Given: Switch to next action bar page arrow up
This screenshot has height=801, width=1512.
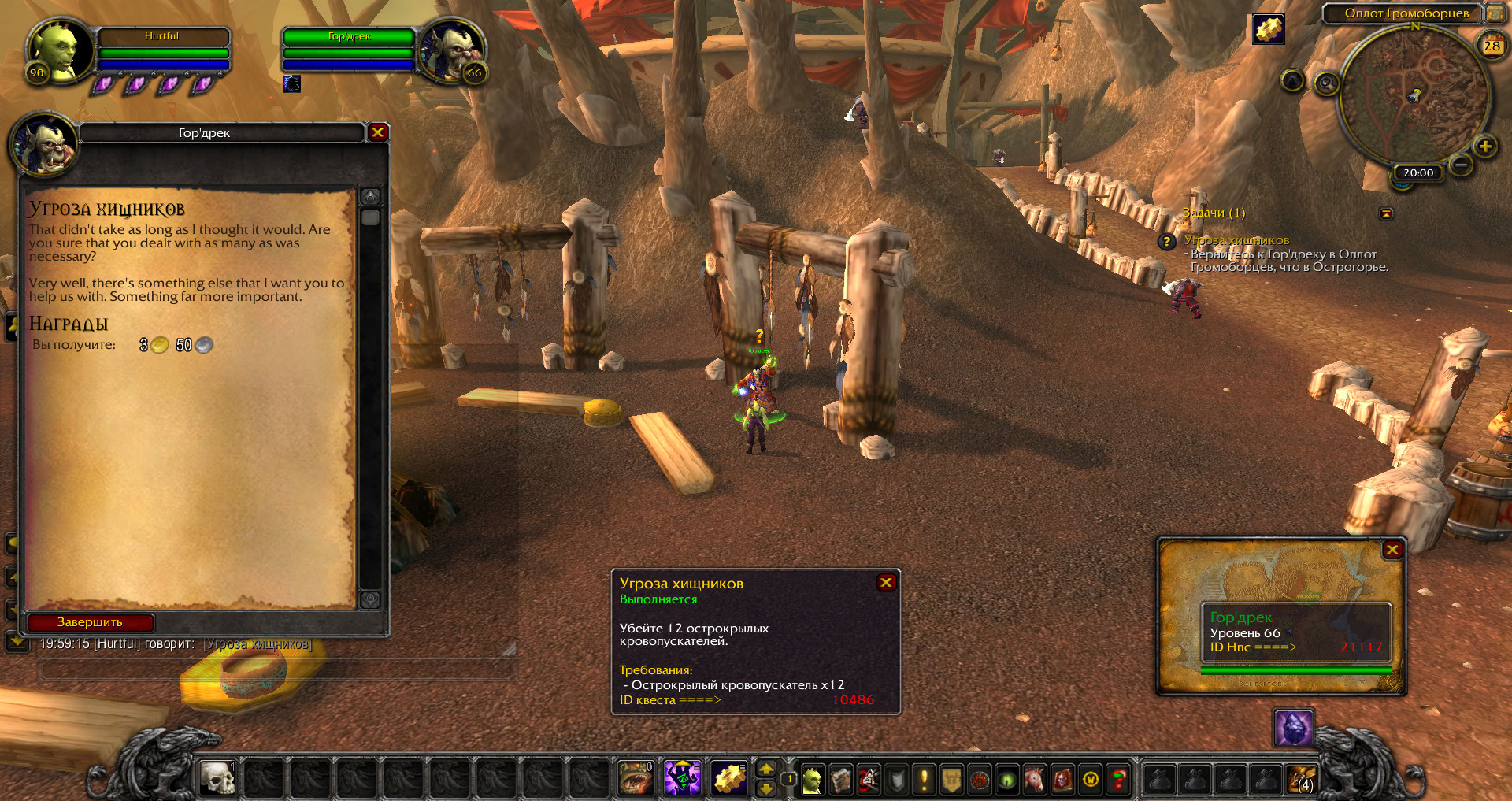Looking at the screenshot, I should (x=765, y=769).
